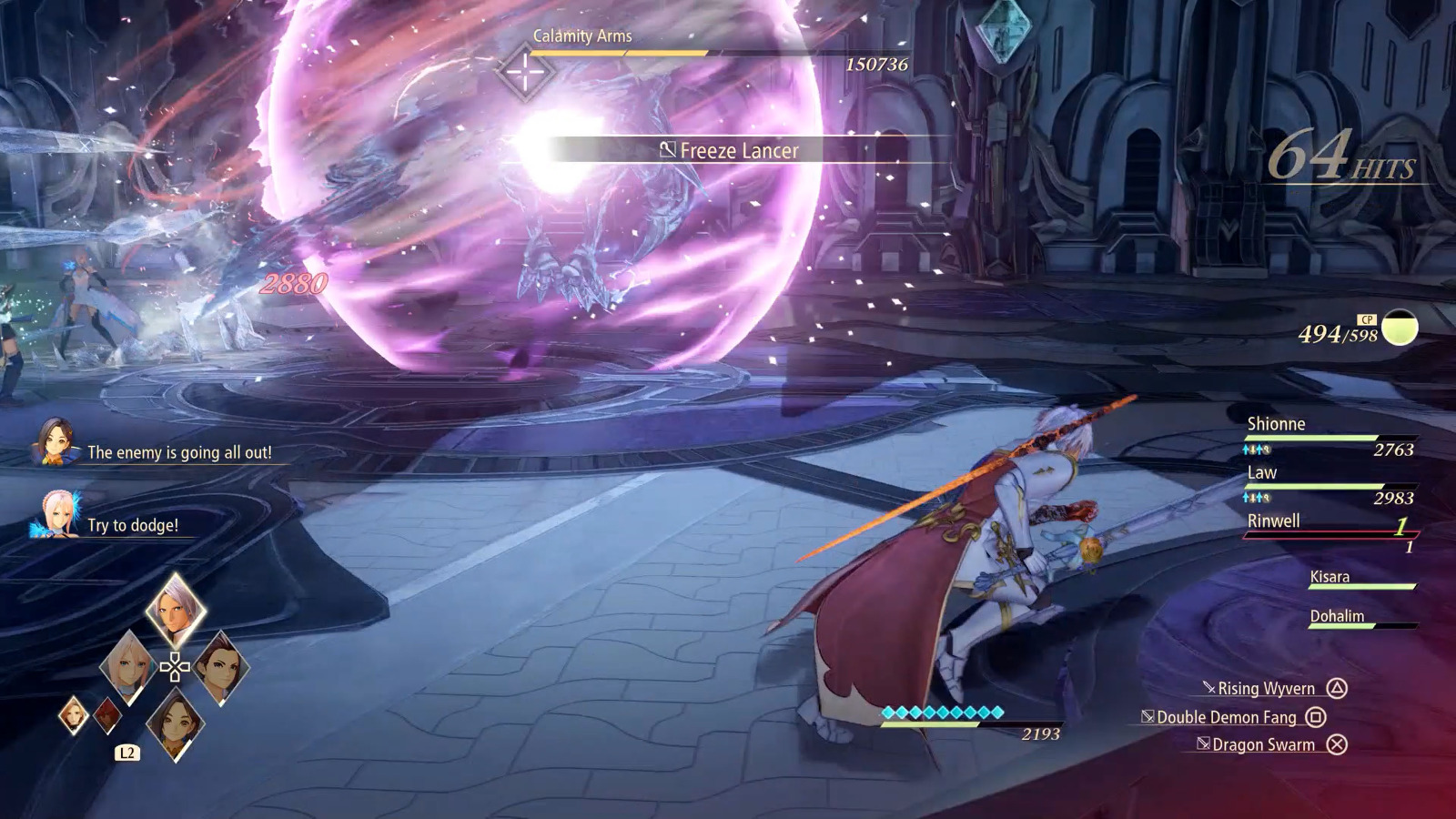The image size is (1456, 819).
Task: Click Law's attack-up buff arrows
Action: click(1256, 498)
